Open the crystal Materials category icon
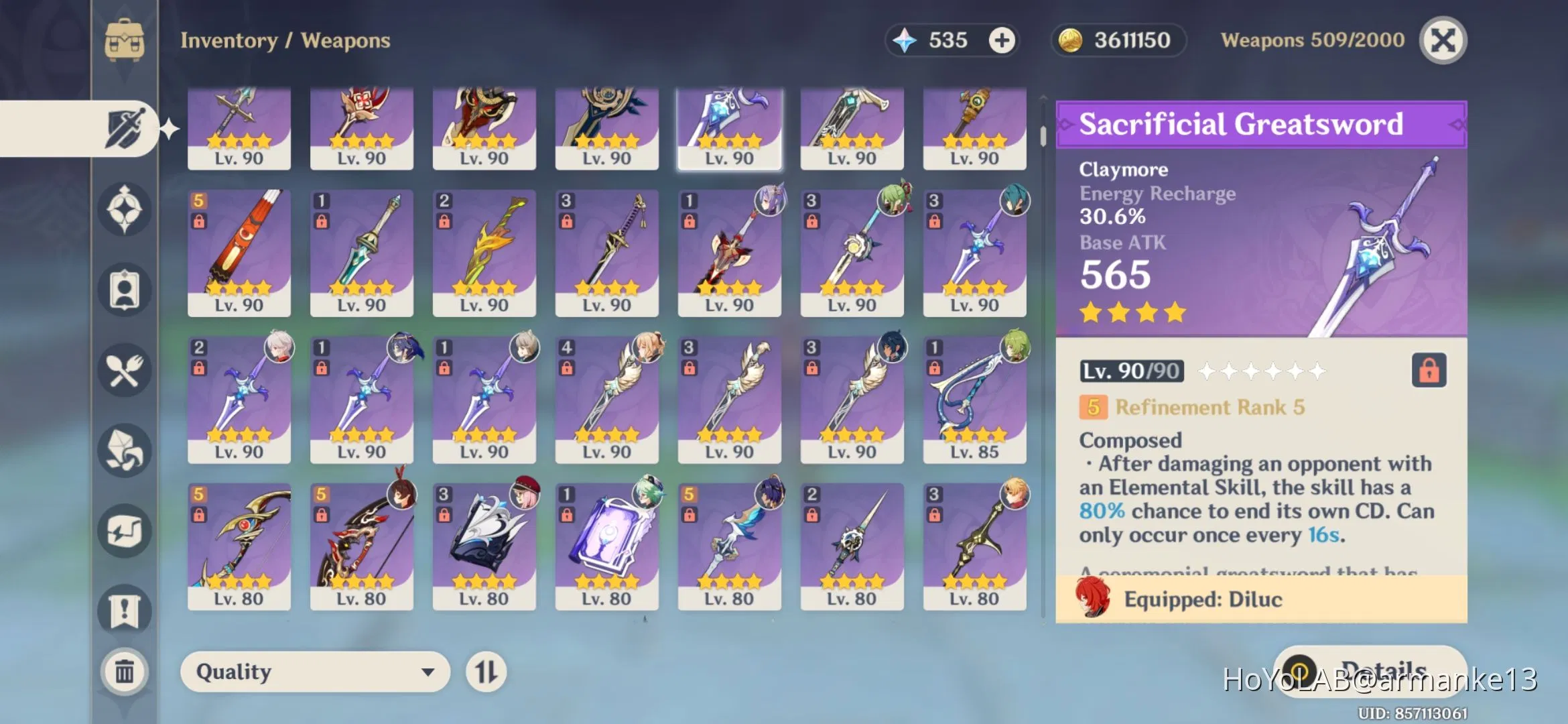1568x724 pixels. (x=124, y=451)
